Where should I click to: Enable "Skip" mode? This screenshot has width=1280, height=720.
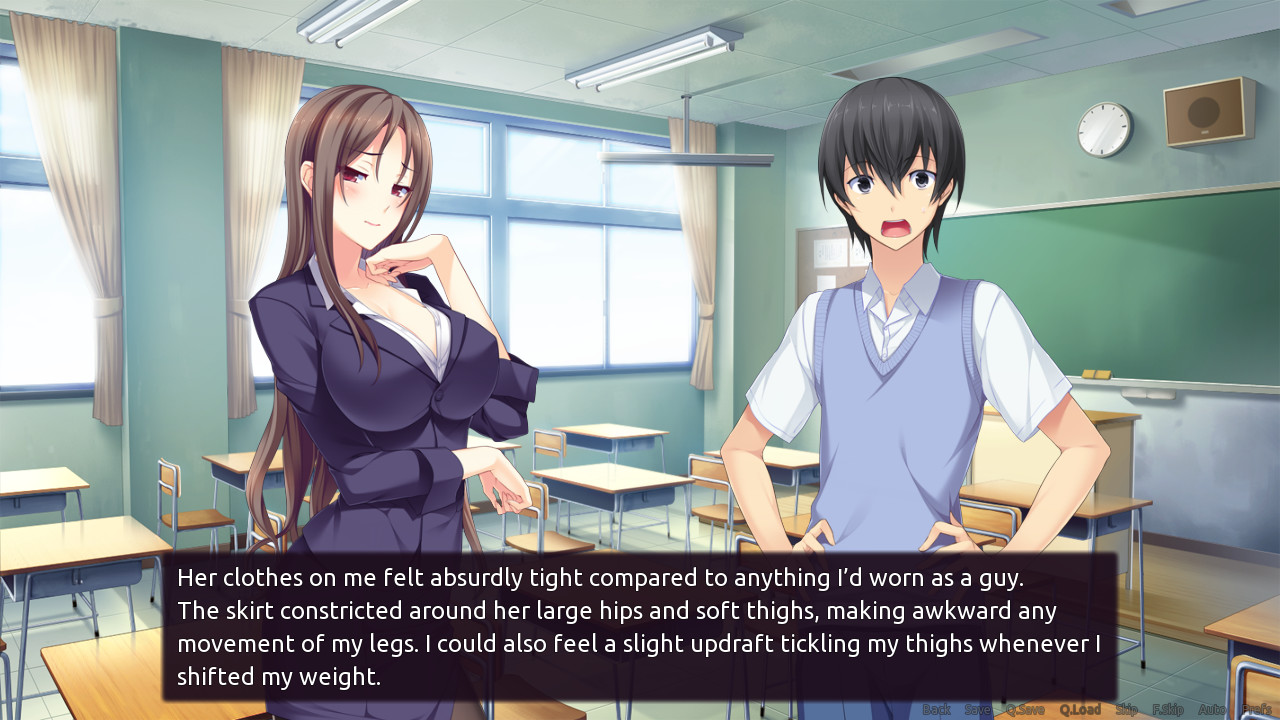point(1125,708)
